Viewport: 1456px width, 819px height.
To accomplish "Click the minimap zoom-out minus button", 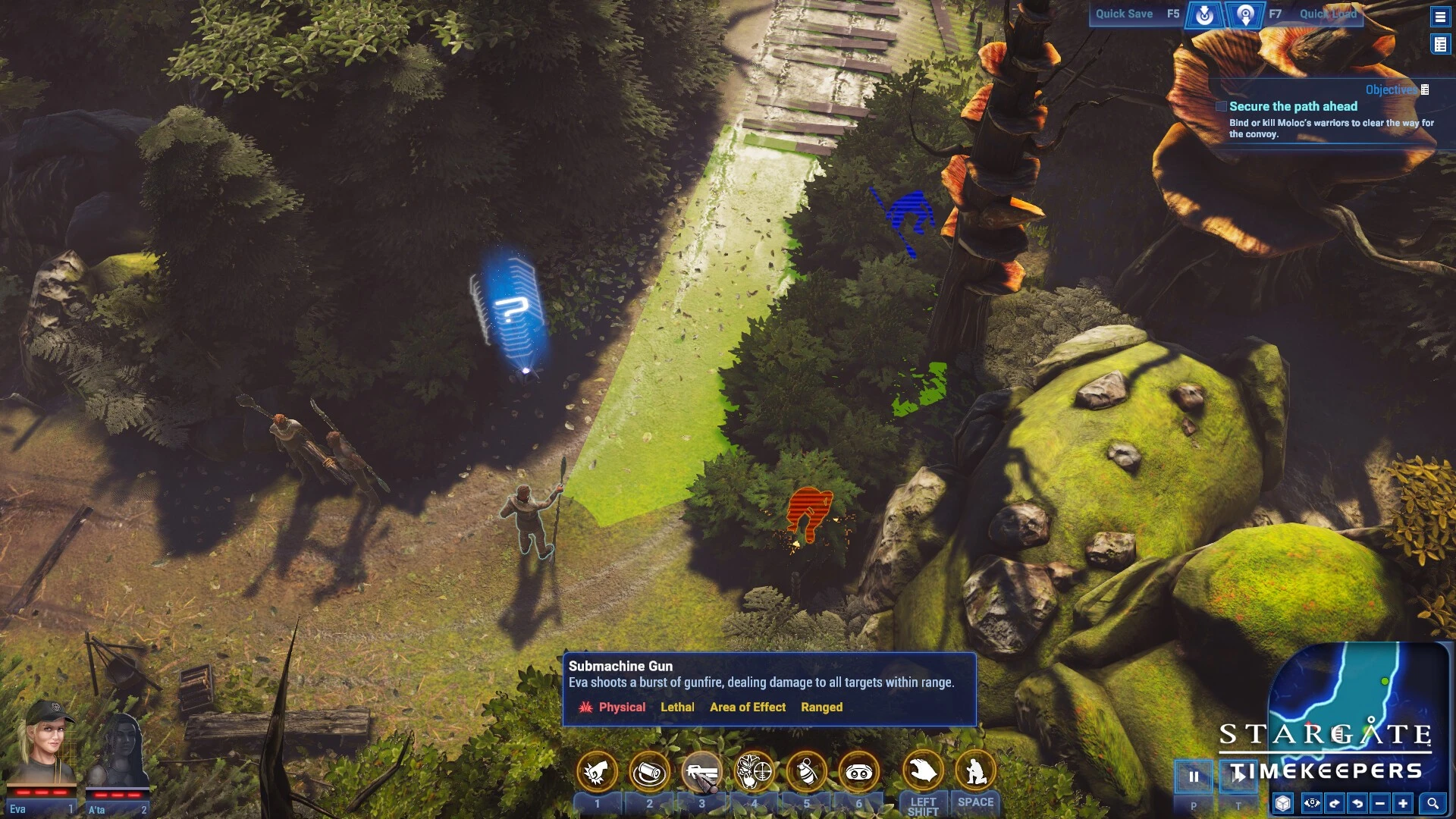I will coord(1380,803).
